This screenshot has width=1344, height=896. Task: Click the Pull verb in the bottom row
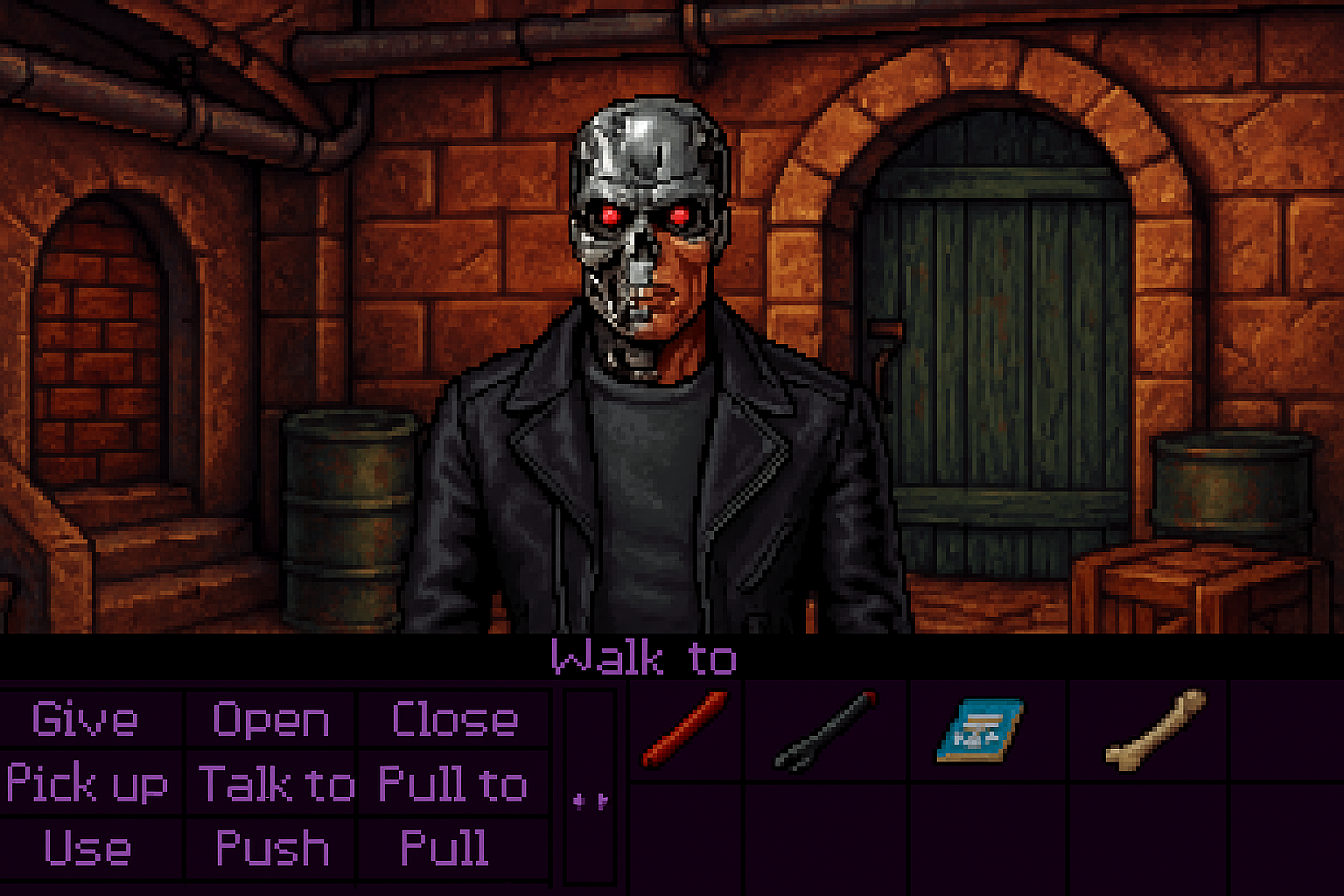pyautogui.click(x=444, y=847)
